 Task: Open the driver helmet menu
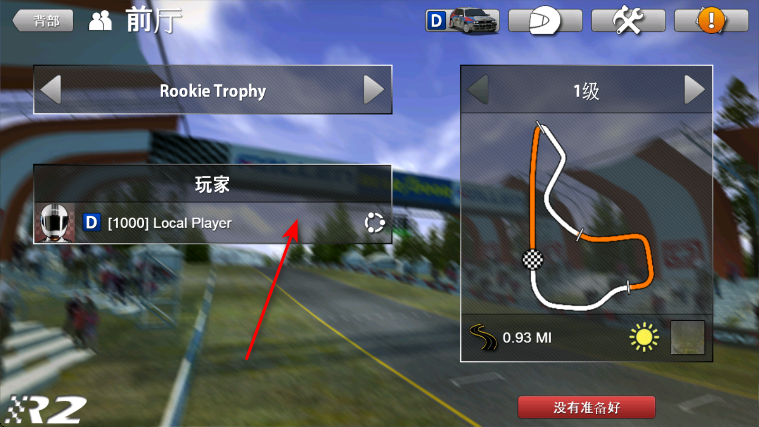tap(544, 20)
